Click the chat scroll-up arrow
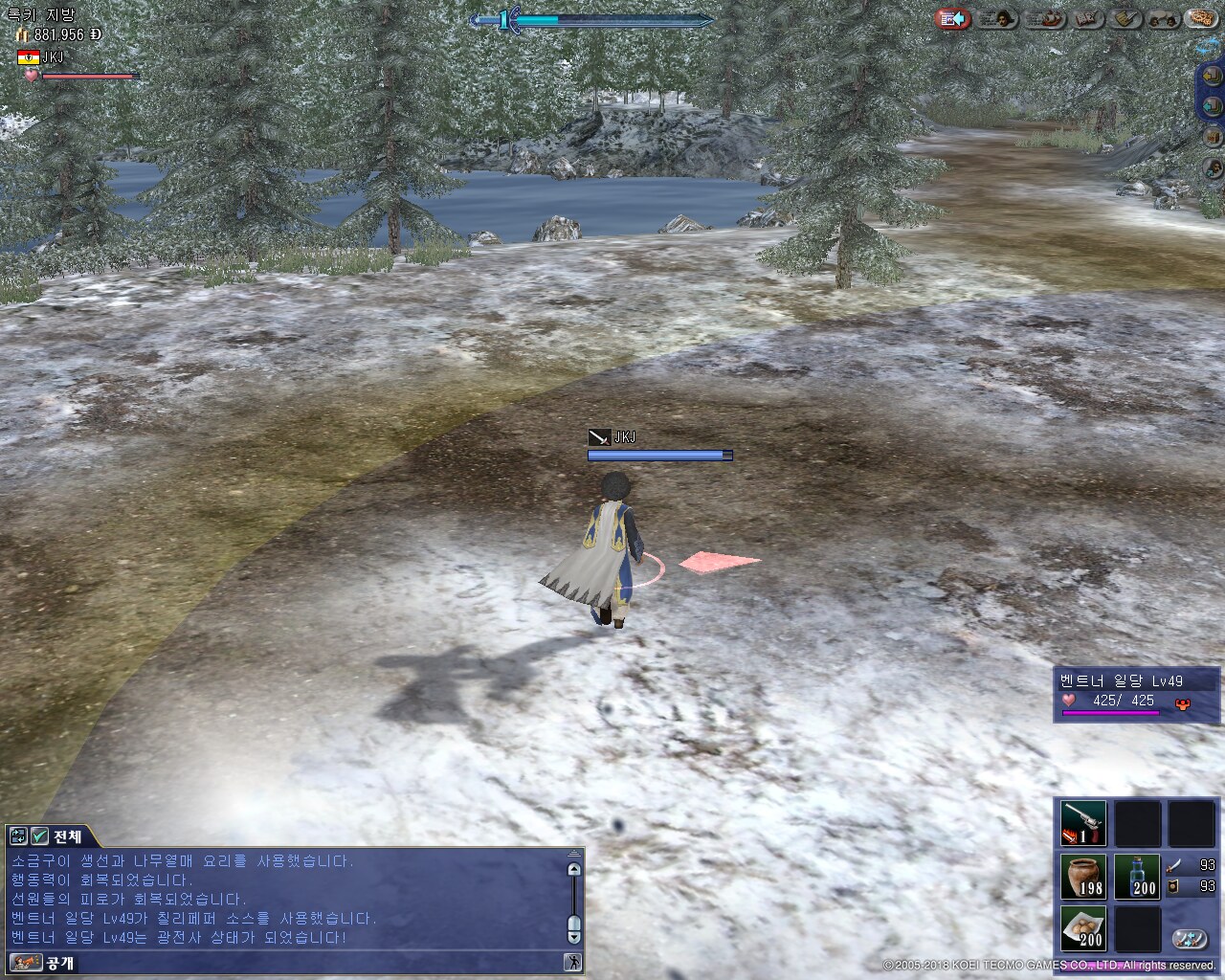 pos(573,870)
